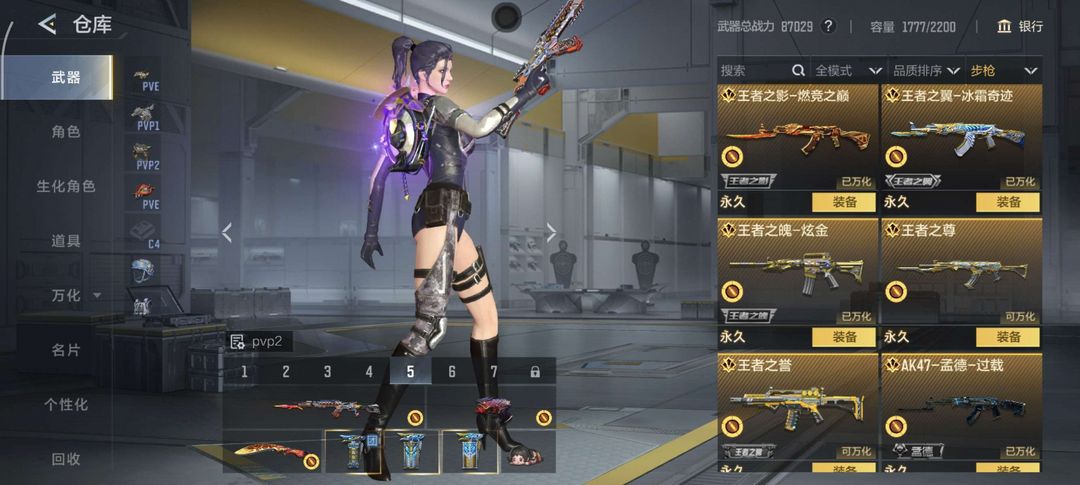Show the 个性化 section
The image size is (1080, 485).
66,404
